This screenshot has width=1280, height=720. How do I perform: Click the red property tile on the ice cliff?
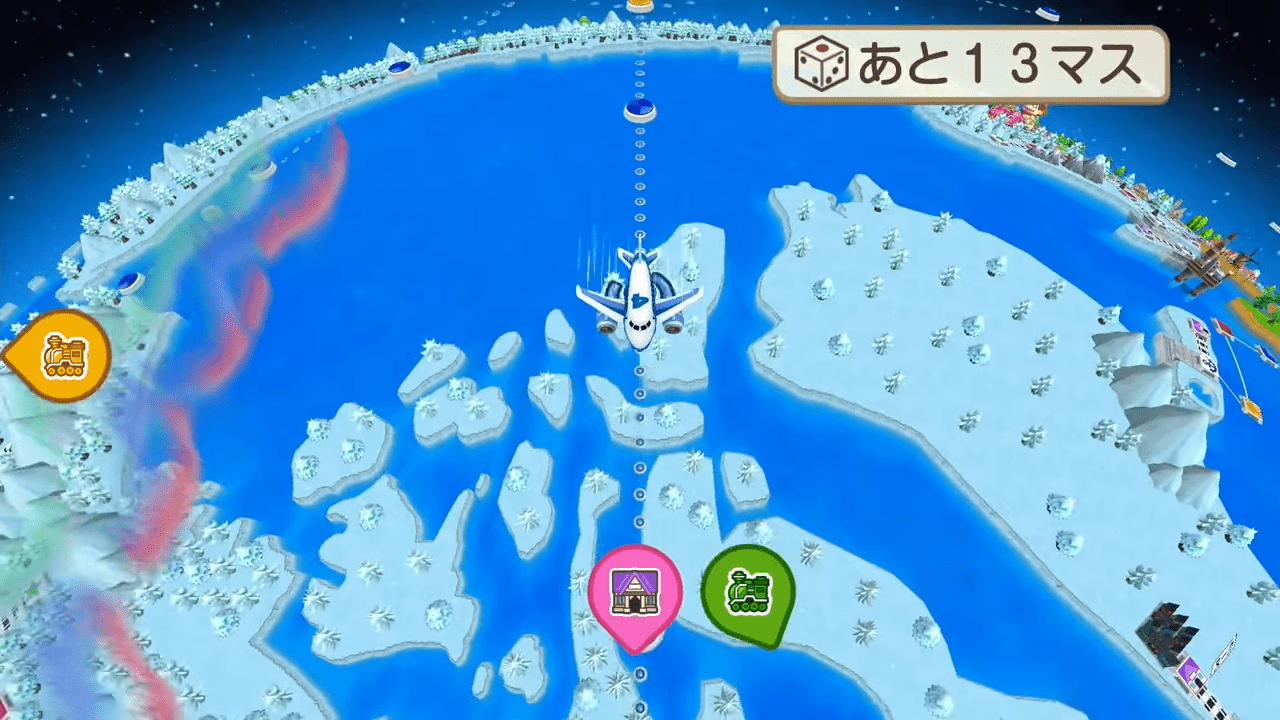point(1224,327)
